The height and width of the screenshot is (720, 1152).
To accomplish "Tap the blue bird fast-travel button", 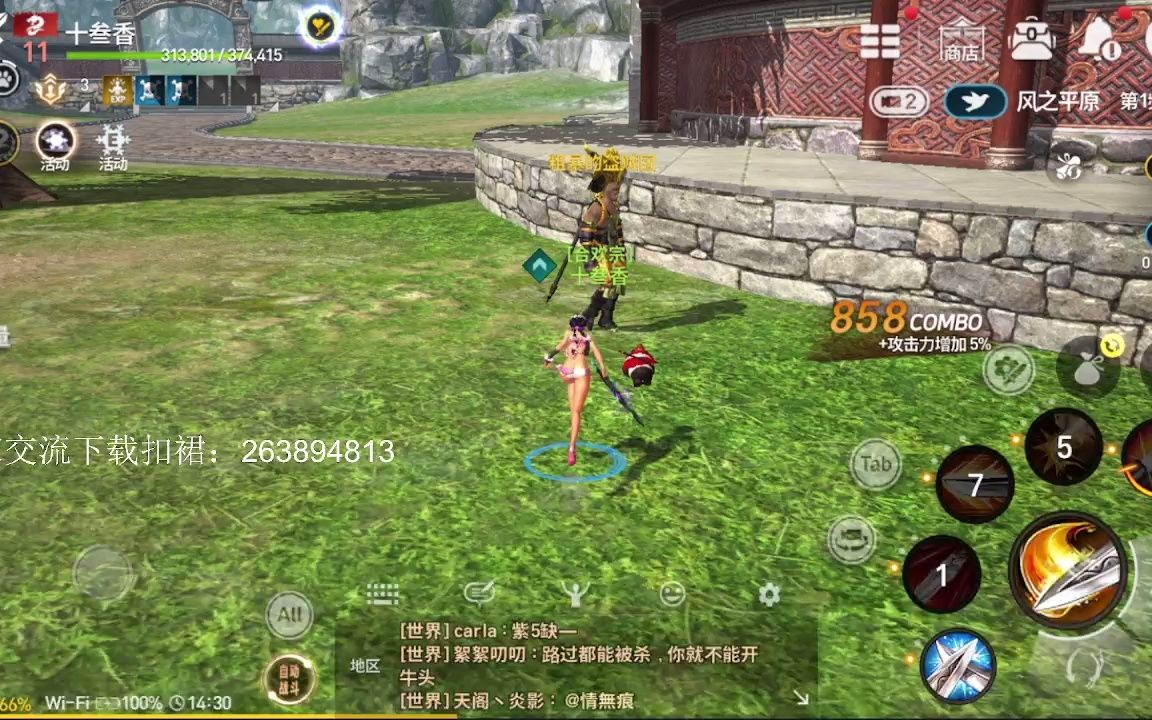I will (x=974, y=101).
